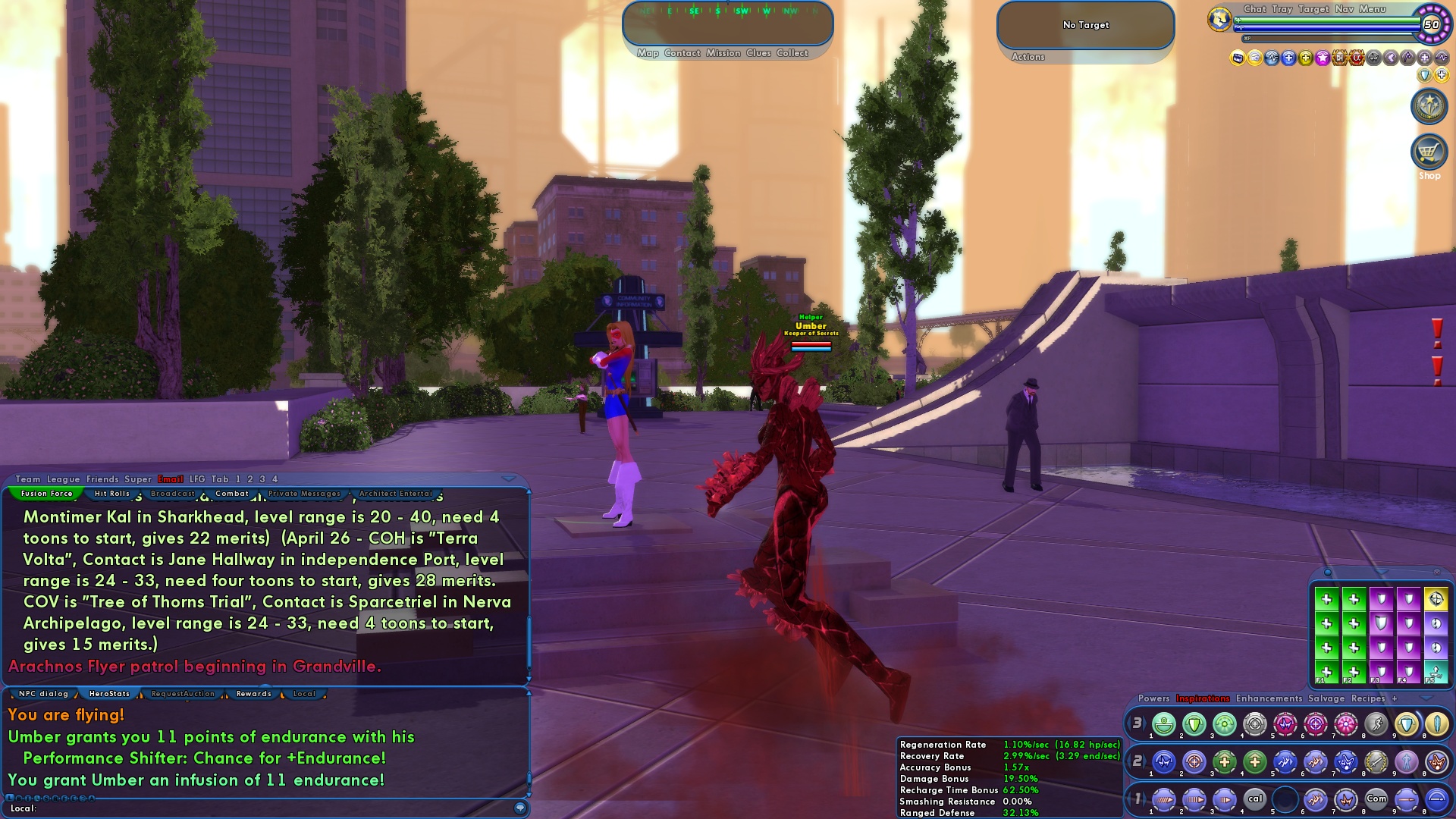
Task: Click the red Alpha incarnate icon
Action: pyautogui.click(x=1357, y=58)
